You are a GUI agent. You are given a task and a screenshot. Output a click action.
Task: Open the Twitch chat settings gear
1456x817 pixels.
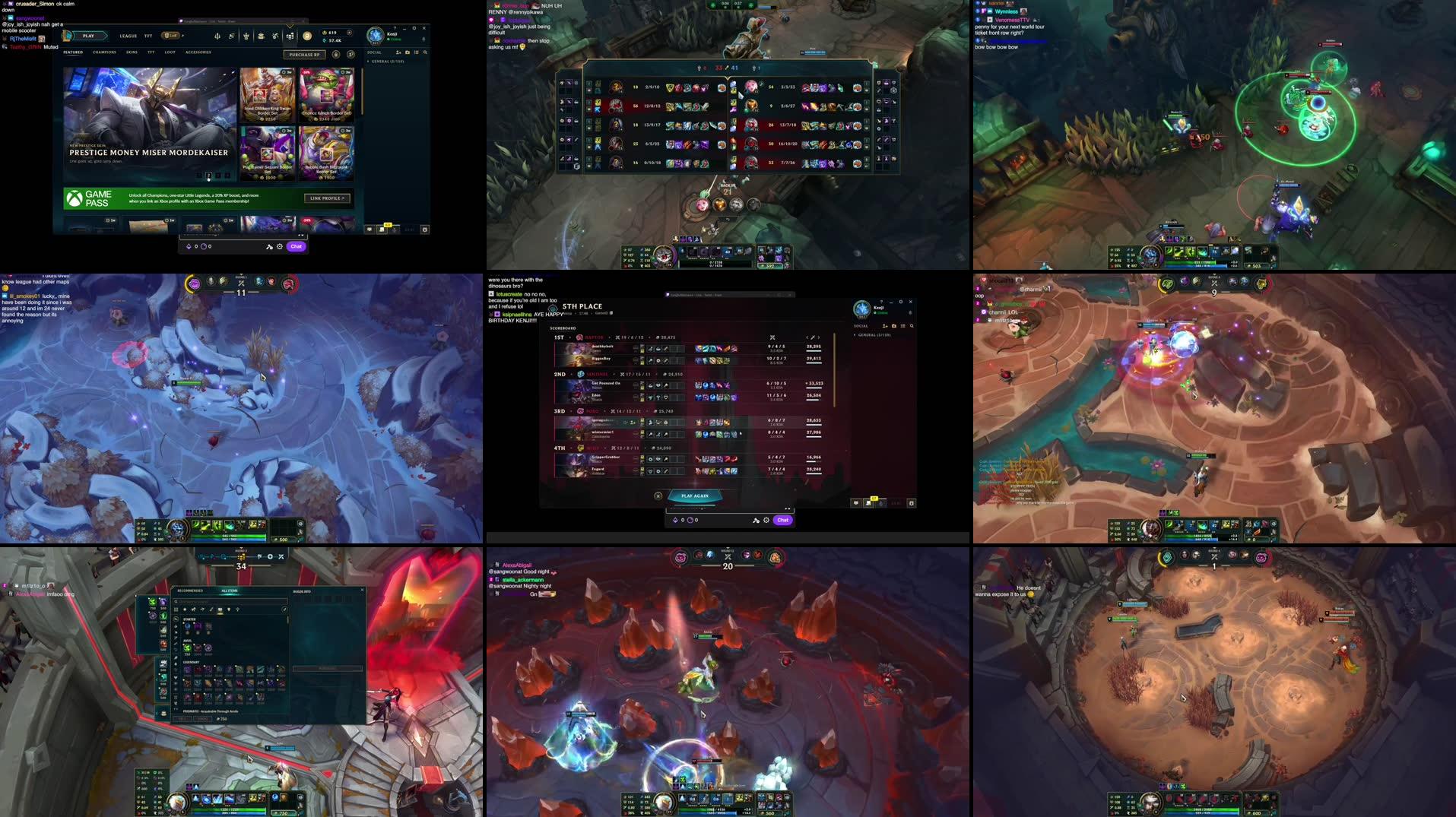click(x=279, y=246)
